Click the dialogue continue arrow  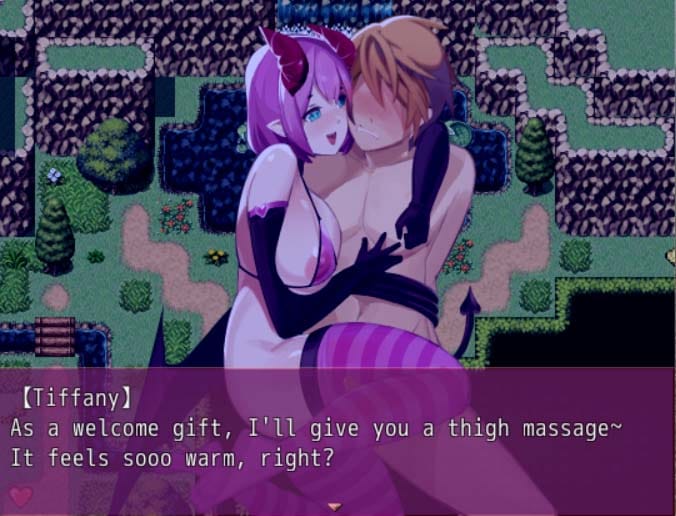[335, 506]
